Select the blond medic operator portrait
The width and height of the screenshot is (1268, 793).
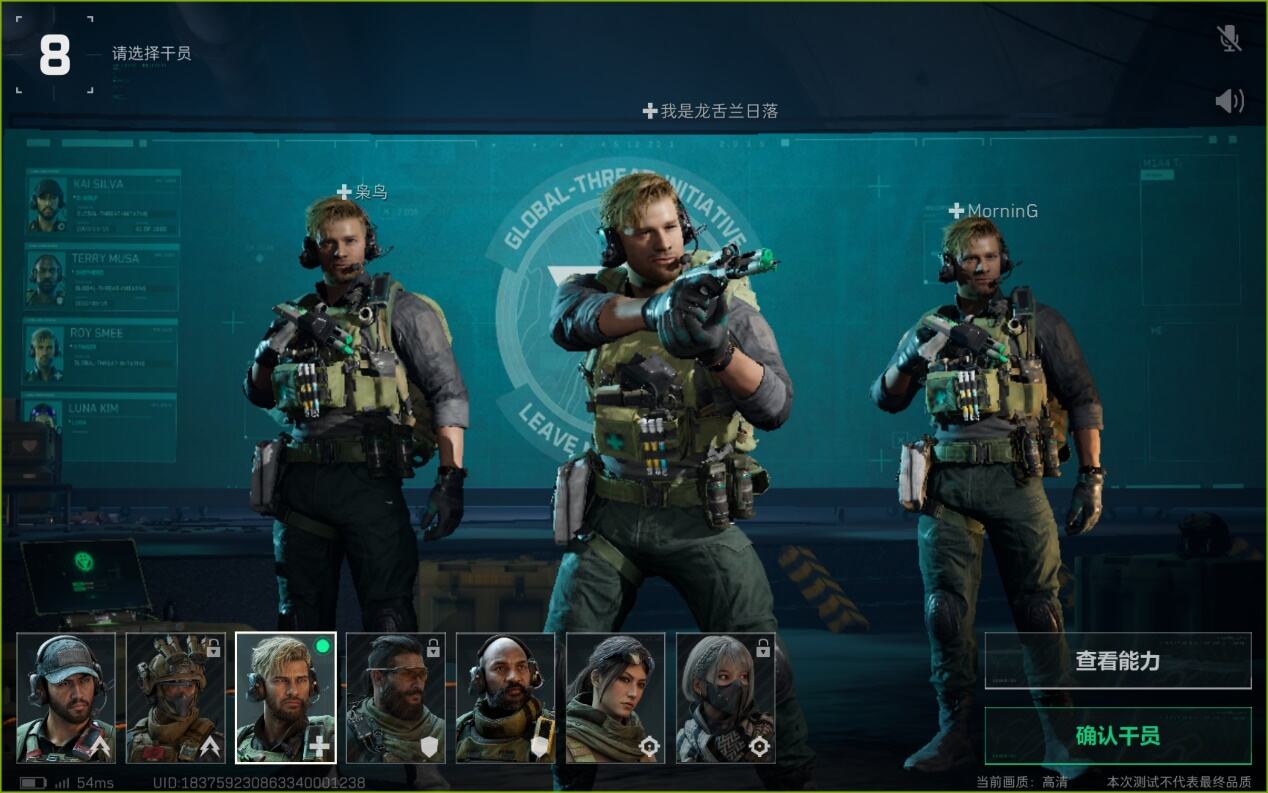[286, 697]
